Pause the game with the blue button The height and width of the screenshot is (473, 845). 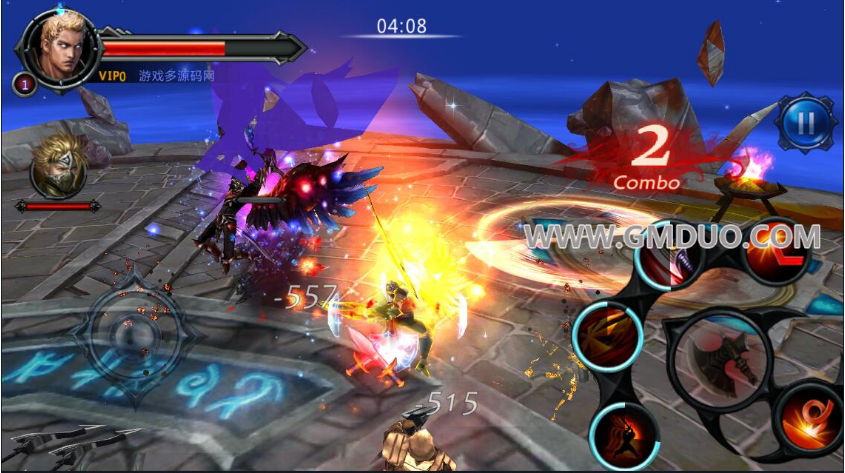[805, 123]
